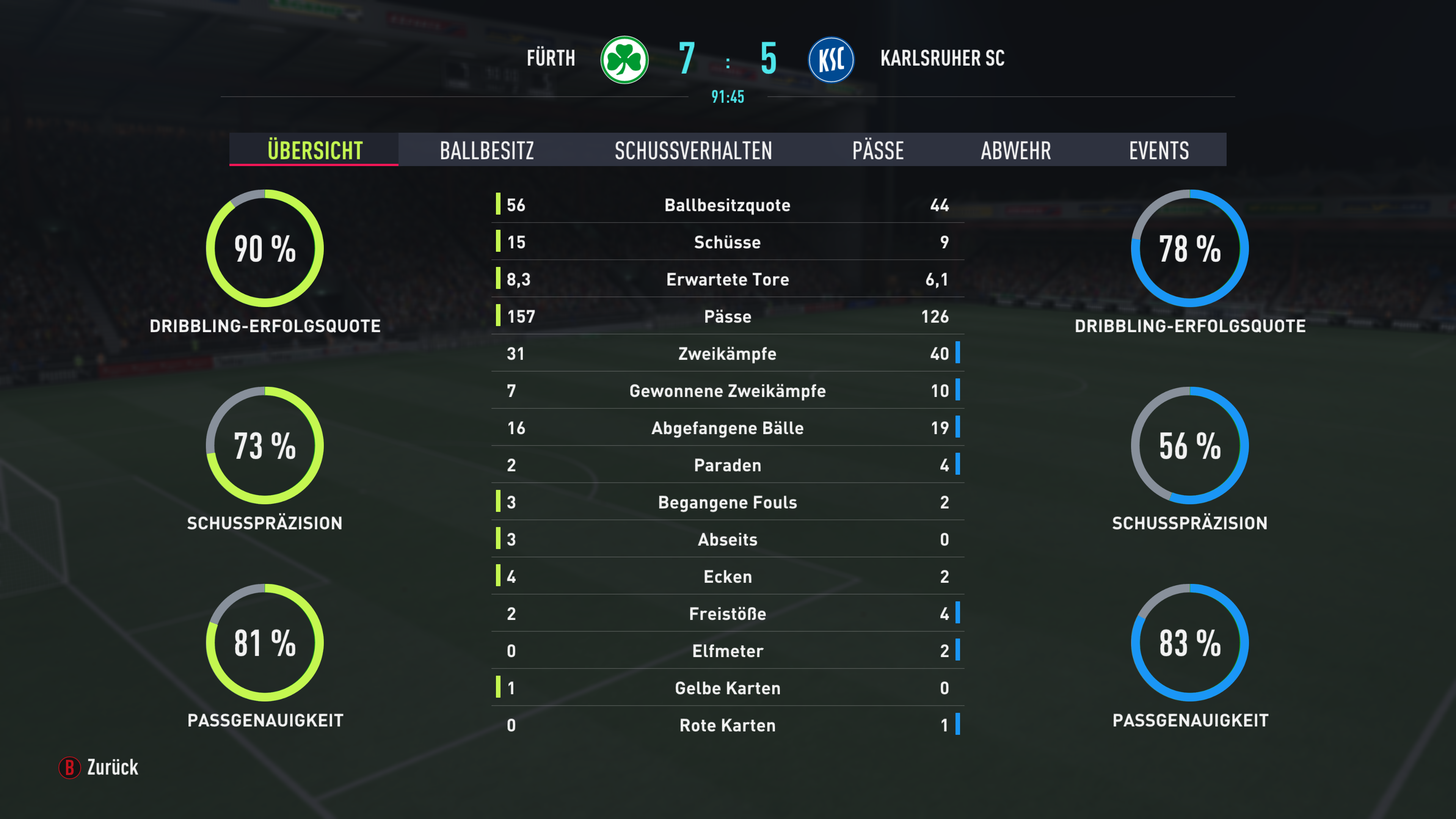The width and height of the screenshot is (1456, 819).
Task: Open the Schussverhalten tab
Action: coord(693,151)
